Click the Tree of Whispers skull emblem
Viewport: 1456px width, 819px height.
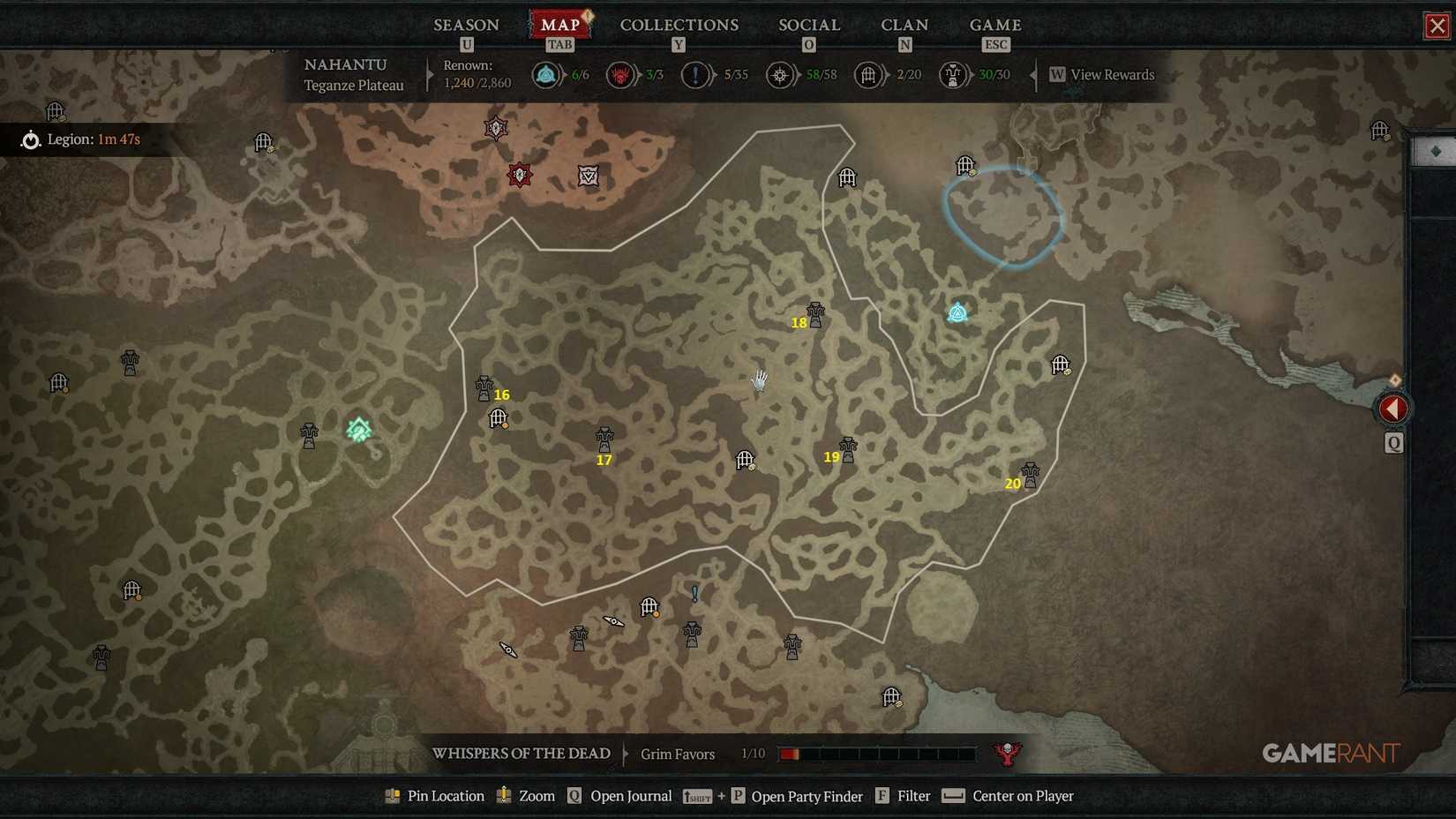click(1006, 754)
